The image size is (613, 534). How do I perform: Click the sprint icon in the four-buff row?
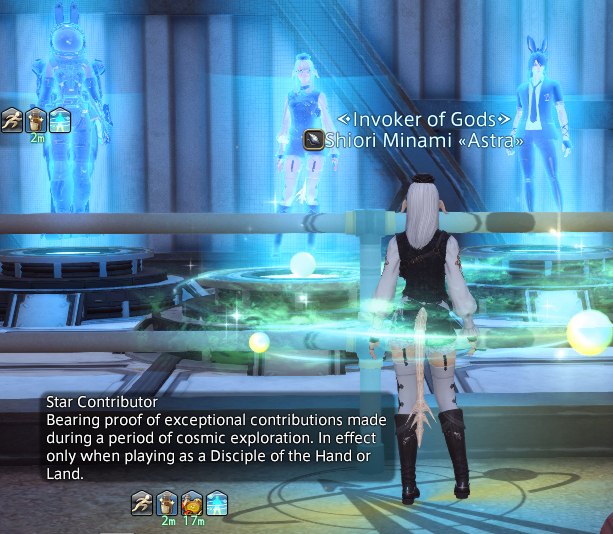pyautogui.click(x=142, y=502)
